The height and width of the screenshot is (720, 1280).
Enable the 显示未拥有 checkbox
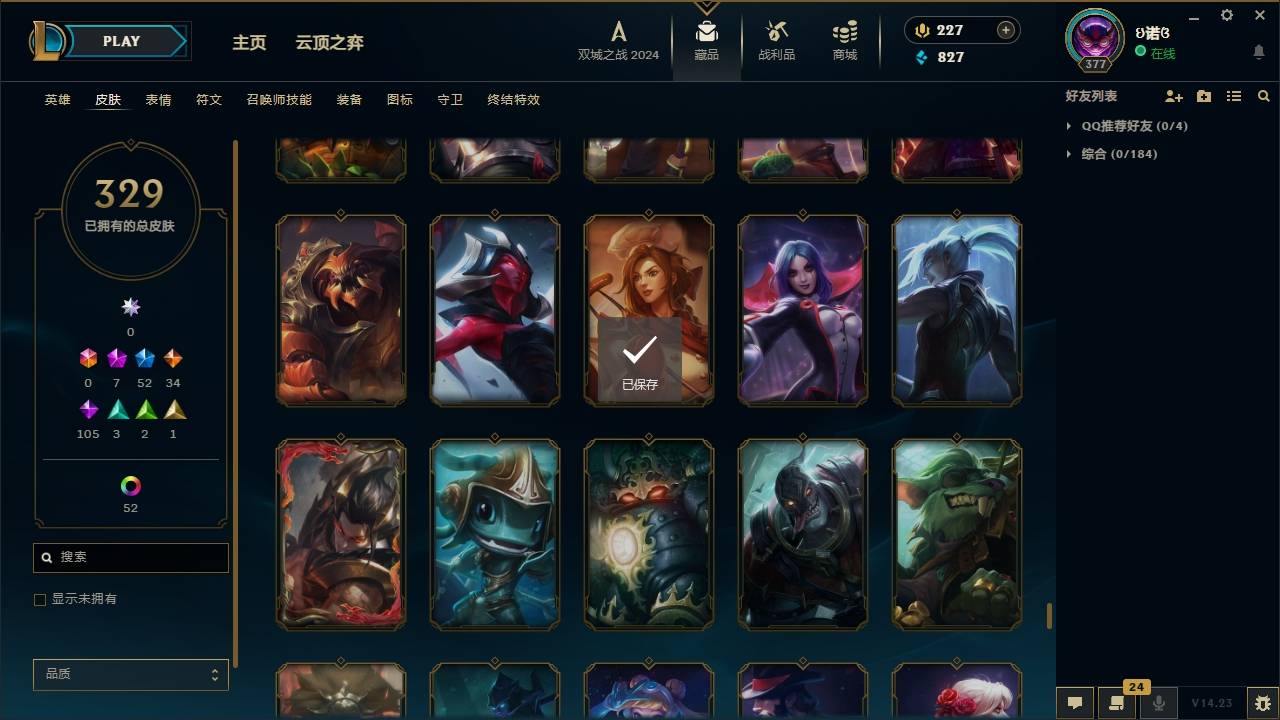(x=40, y=599)
